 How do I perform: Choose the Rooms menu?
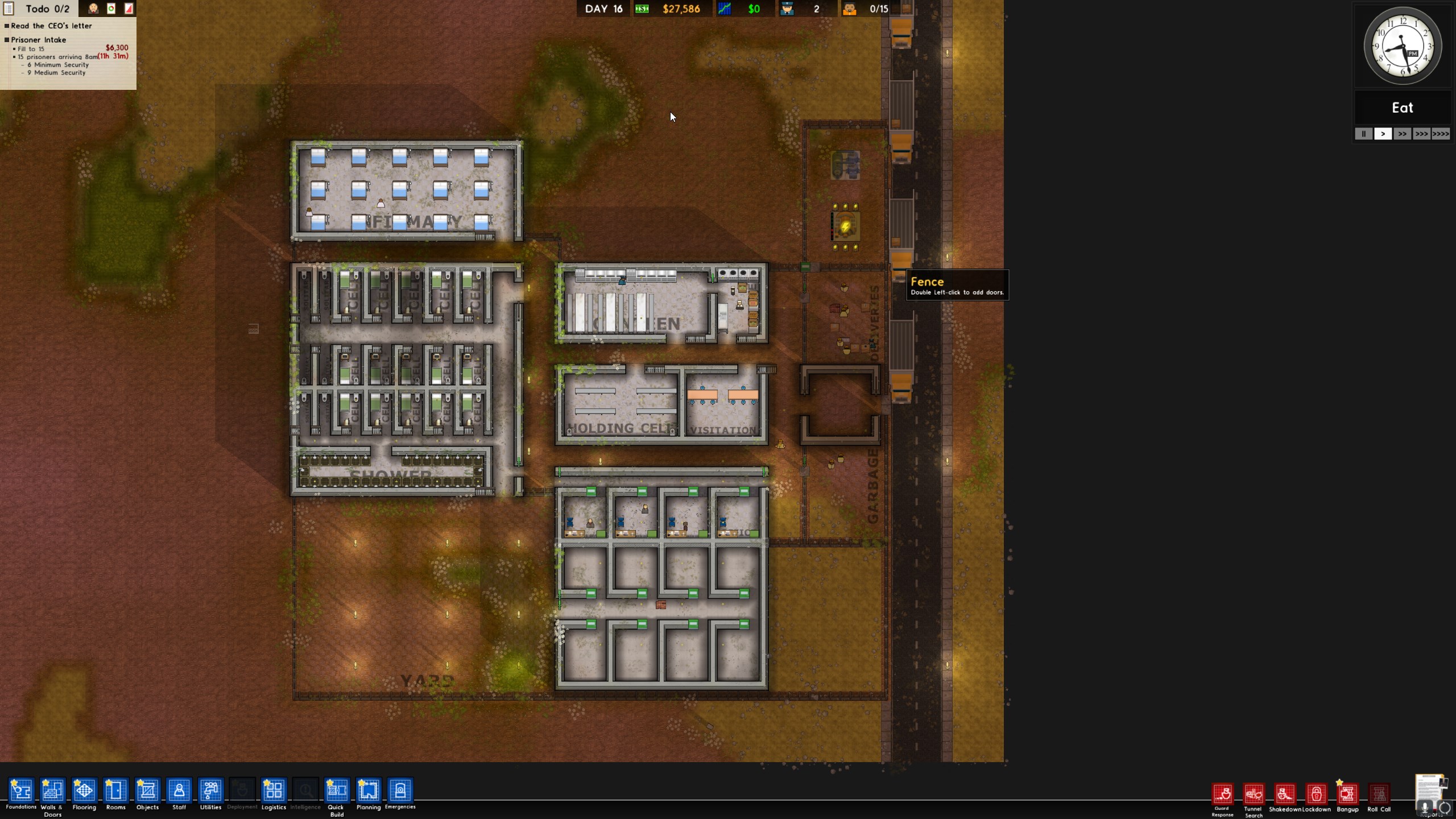pos(115,791)
